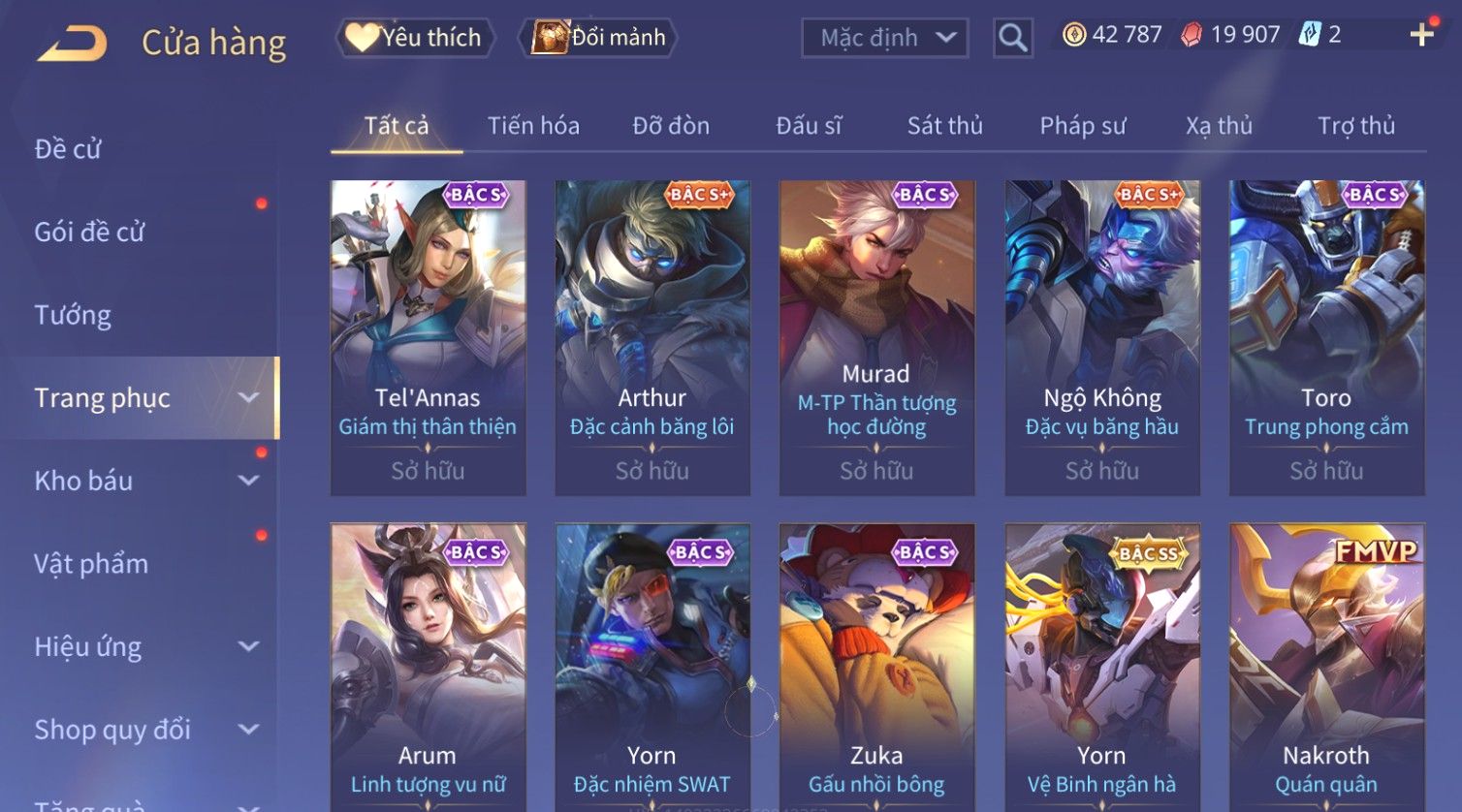
Task: Go back with the return arrow
Action: pos(73,43)
